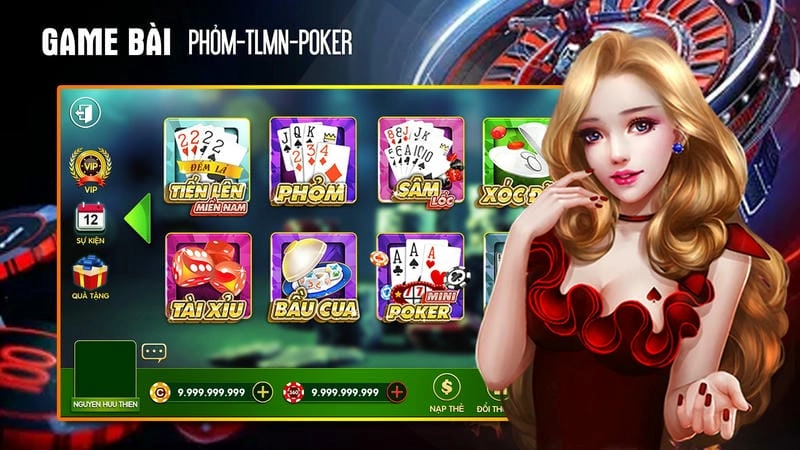The width and height of the screenshot is (800, 450).
Task: Add gold coins with plus button
Action: click(263, 392)
